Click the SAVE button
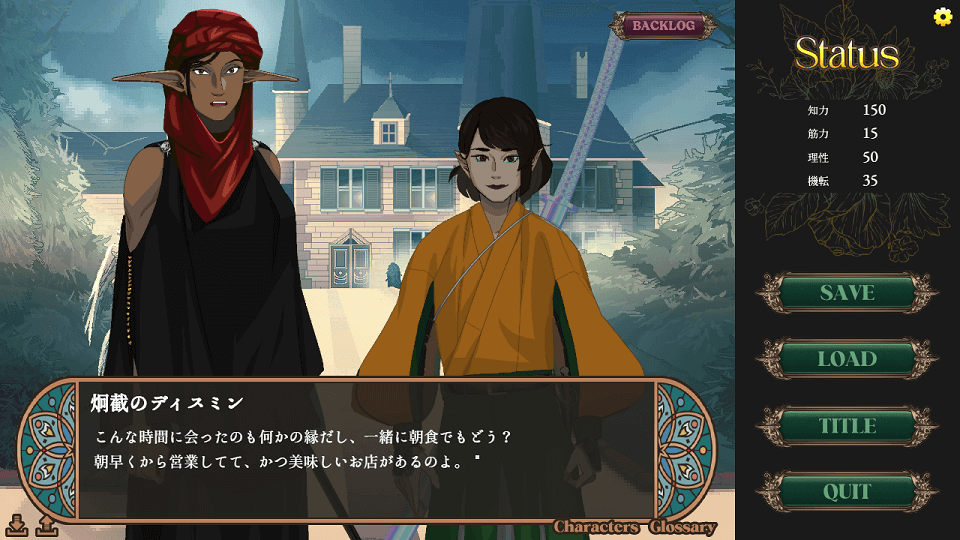960x540 pixels. click(x=847, y=293)
